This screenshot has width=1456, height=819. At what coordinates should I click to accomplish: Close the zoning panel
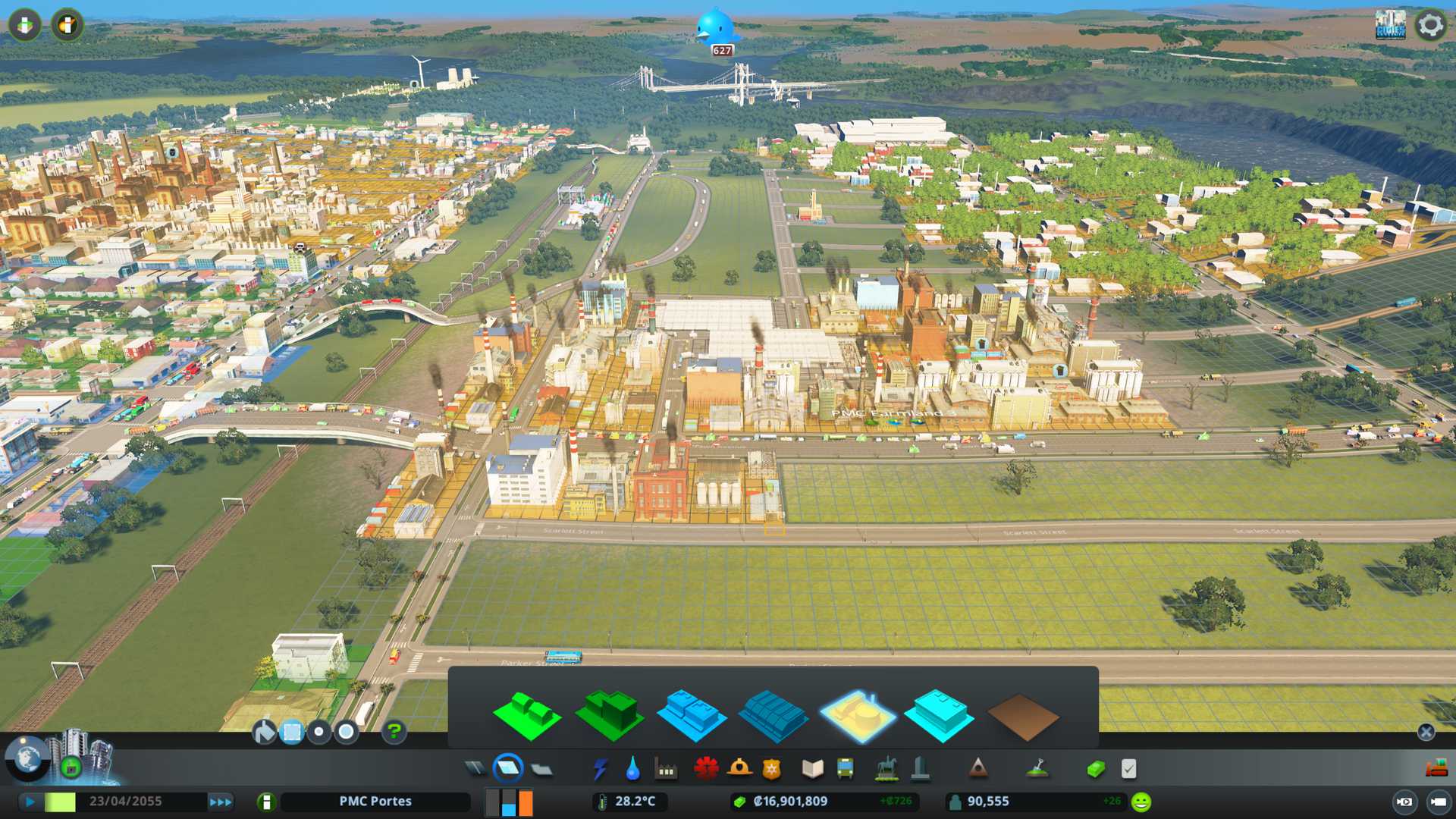click(x=1426, y=732)
